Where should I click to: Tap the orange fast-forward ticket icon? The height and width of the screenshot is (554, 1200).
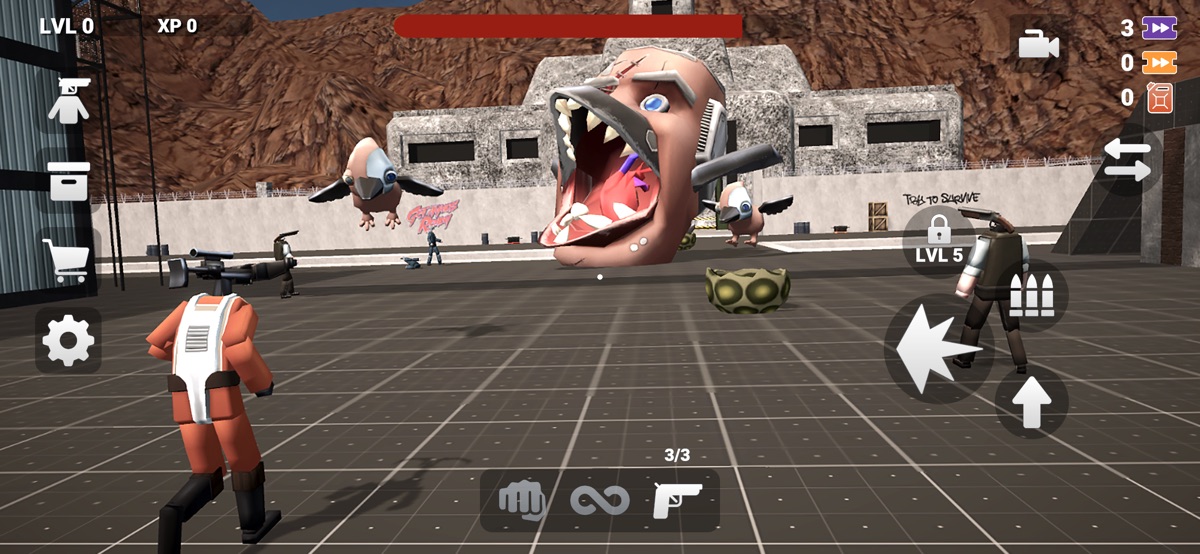(x=1160, y=63)
